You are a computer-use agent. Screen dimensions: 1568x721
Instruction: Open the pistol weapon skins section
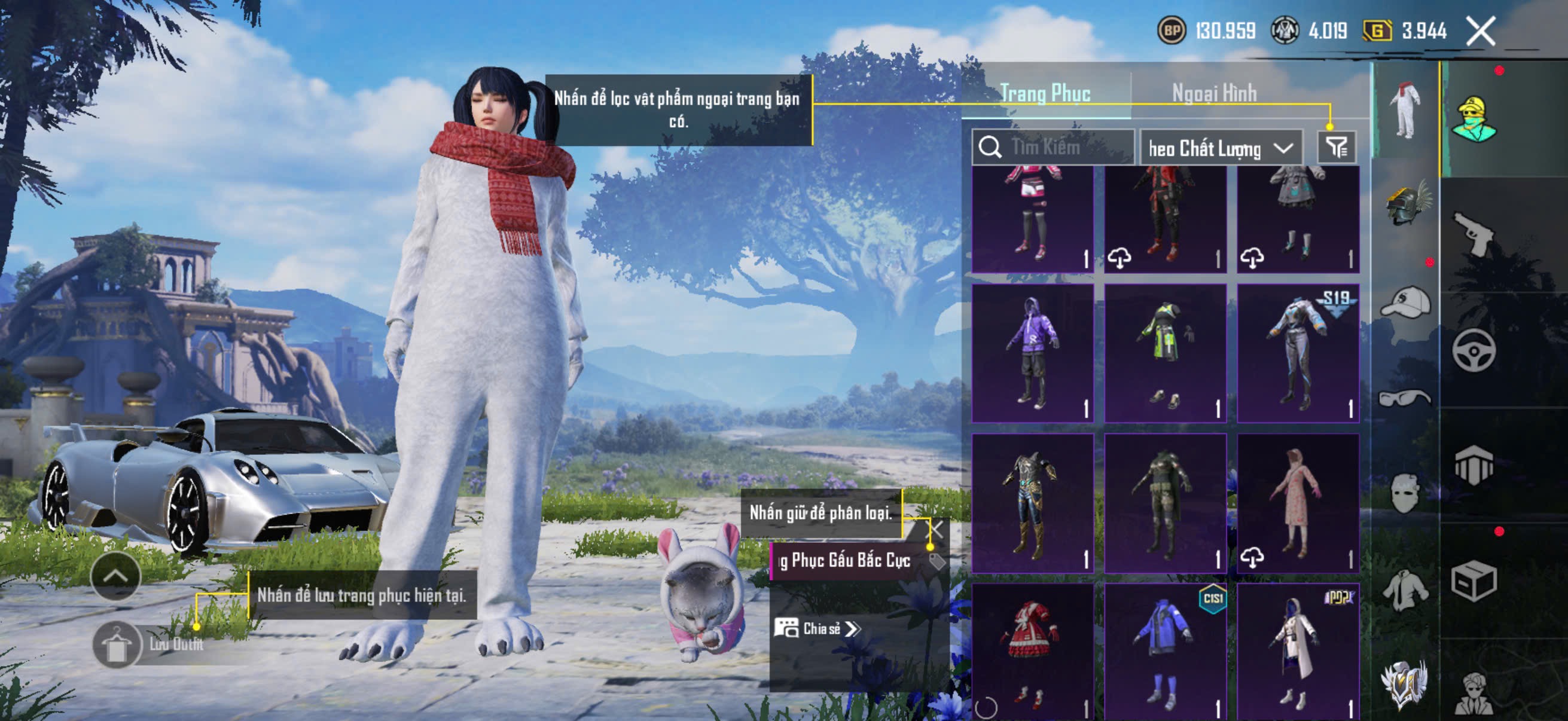[1474, 234]
